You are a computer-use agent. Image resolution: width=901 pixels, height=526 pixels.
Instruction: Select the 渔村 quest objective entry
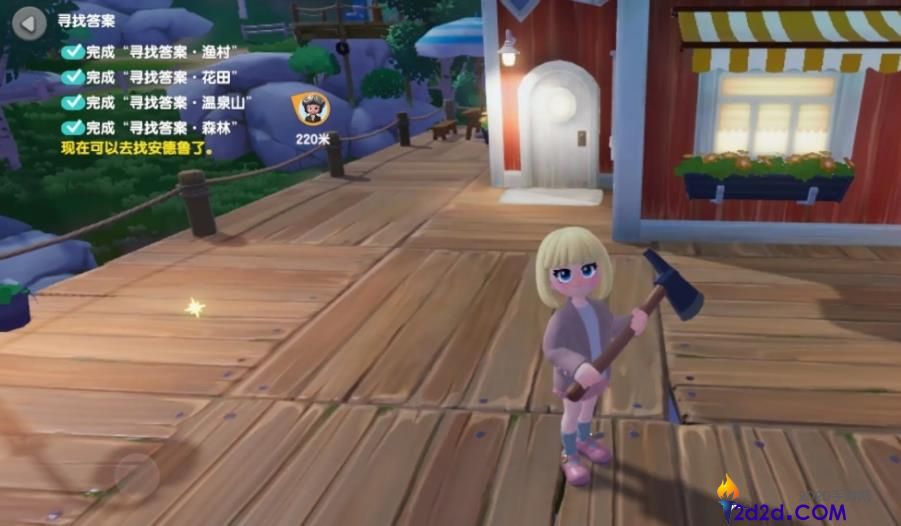pos(155,52)
